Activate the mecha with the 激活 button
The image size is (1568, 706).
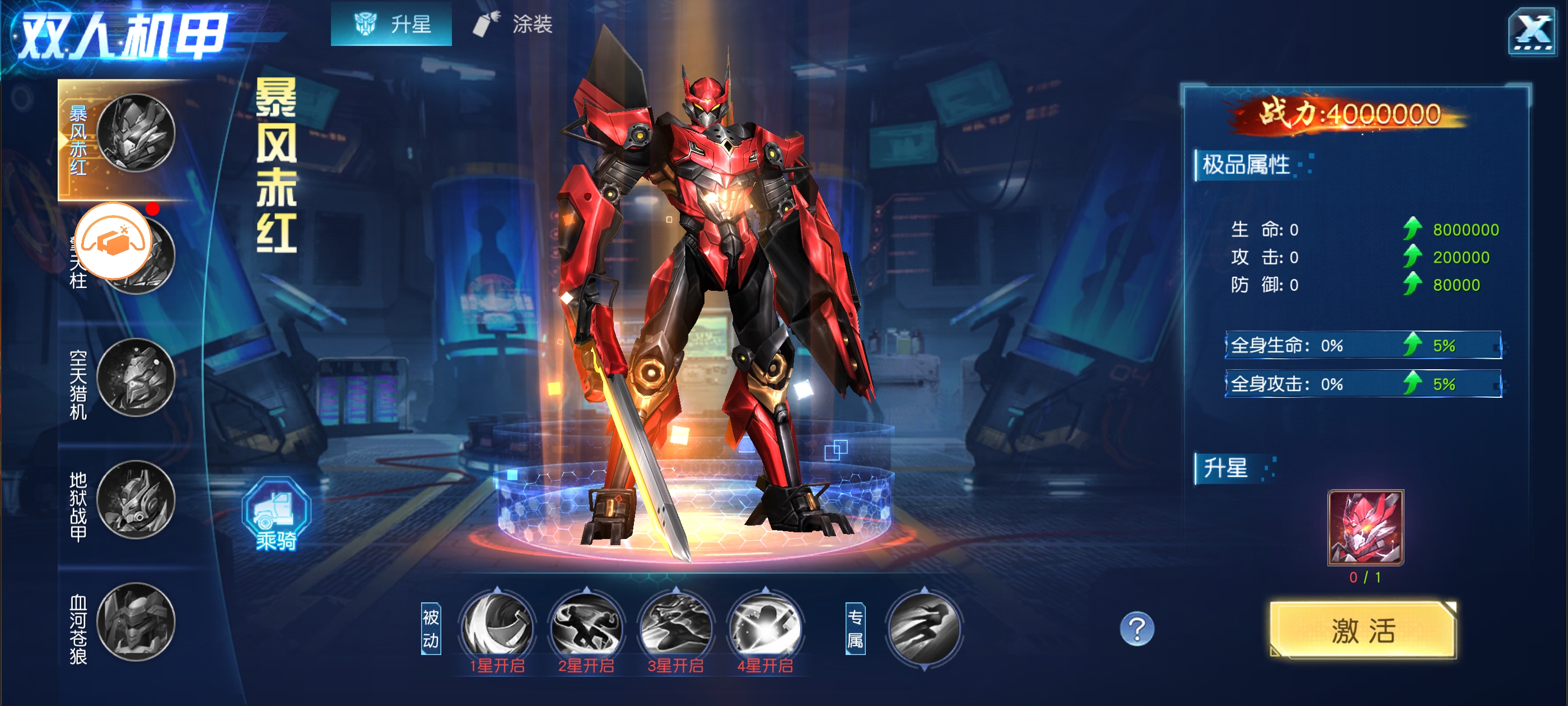pyautogui.click(x=1363, y=630)
